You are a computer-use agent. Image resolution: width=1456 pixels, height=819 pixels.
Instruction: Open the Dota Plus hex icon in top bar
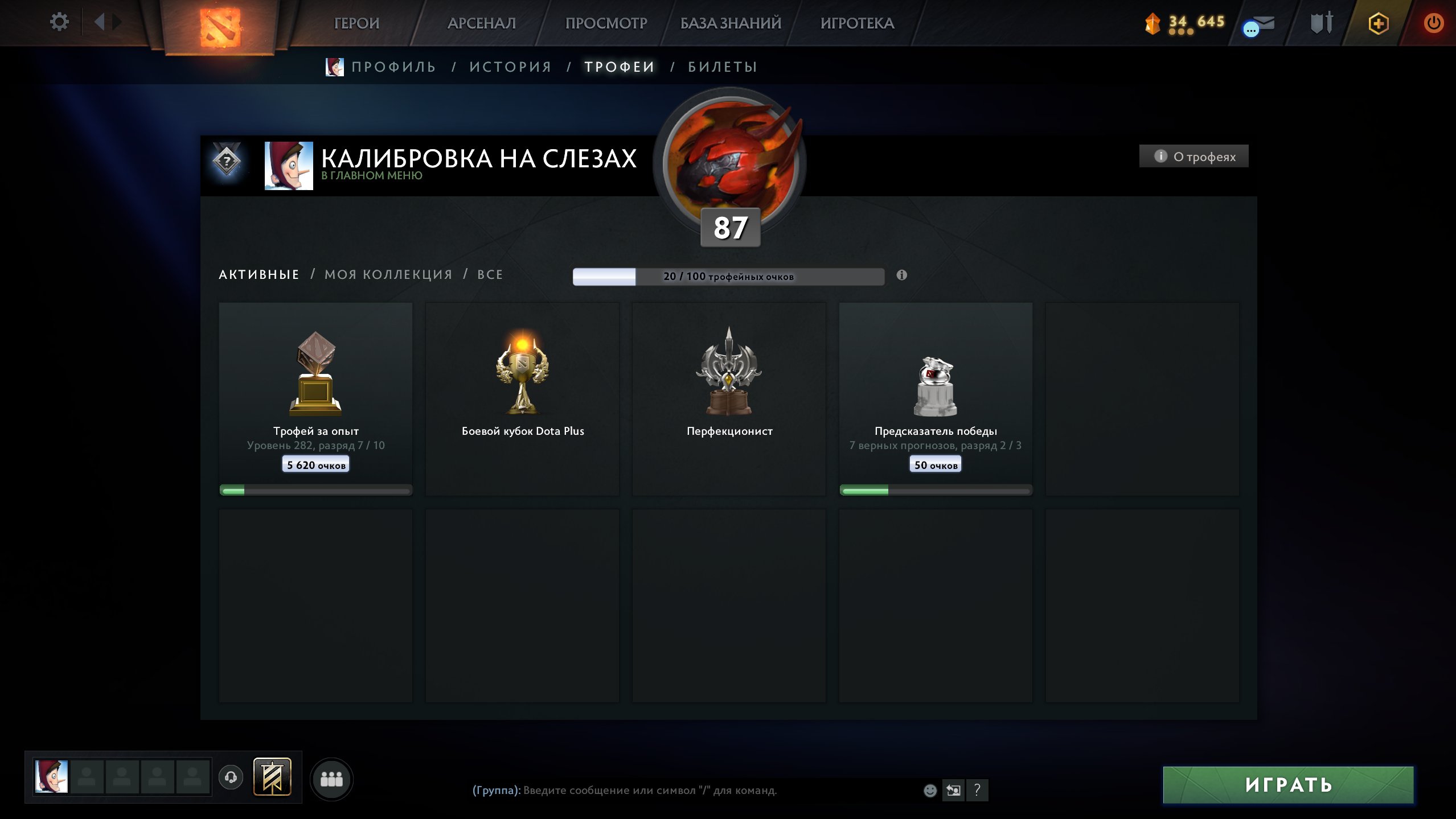coord(1378,23)
